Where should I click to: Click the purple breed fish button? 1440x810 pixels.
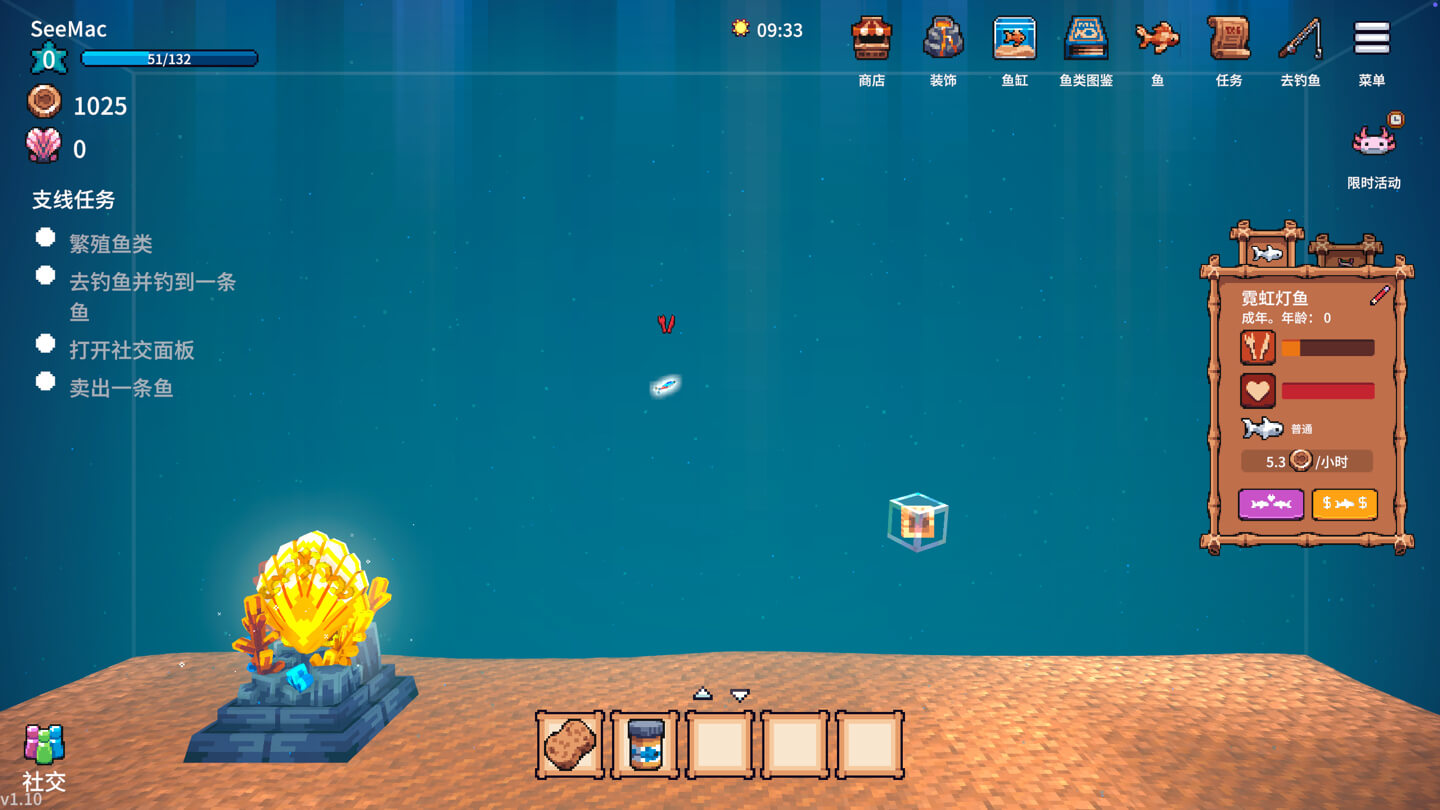click(x=1270, y=504)
